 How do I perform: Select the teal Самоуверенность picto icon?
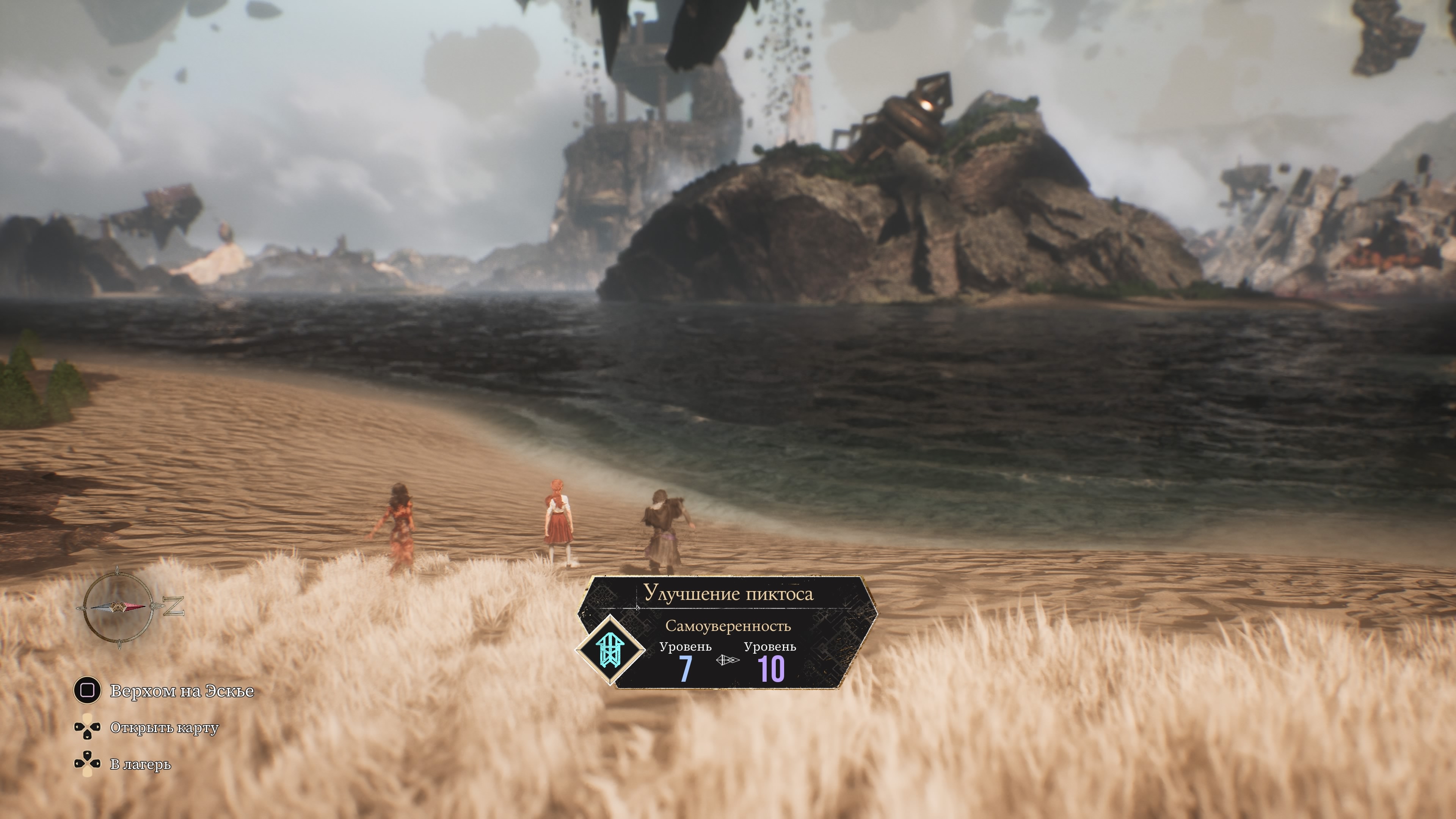610,650
